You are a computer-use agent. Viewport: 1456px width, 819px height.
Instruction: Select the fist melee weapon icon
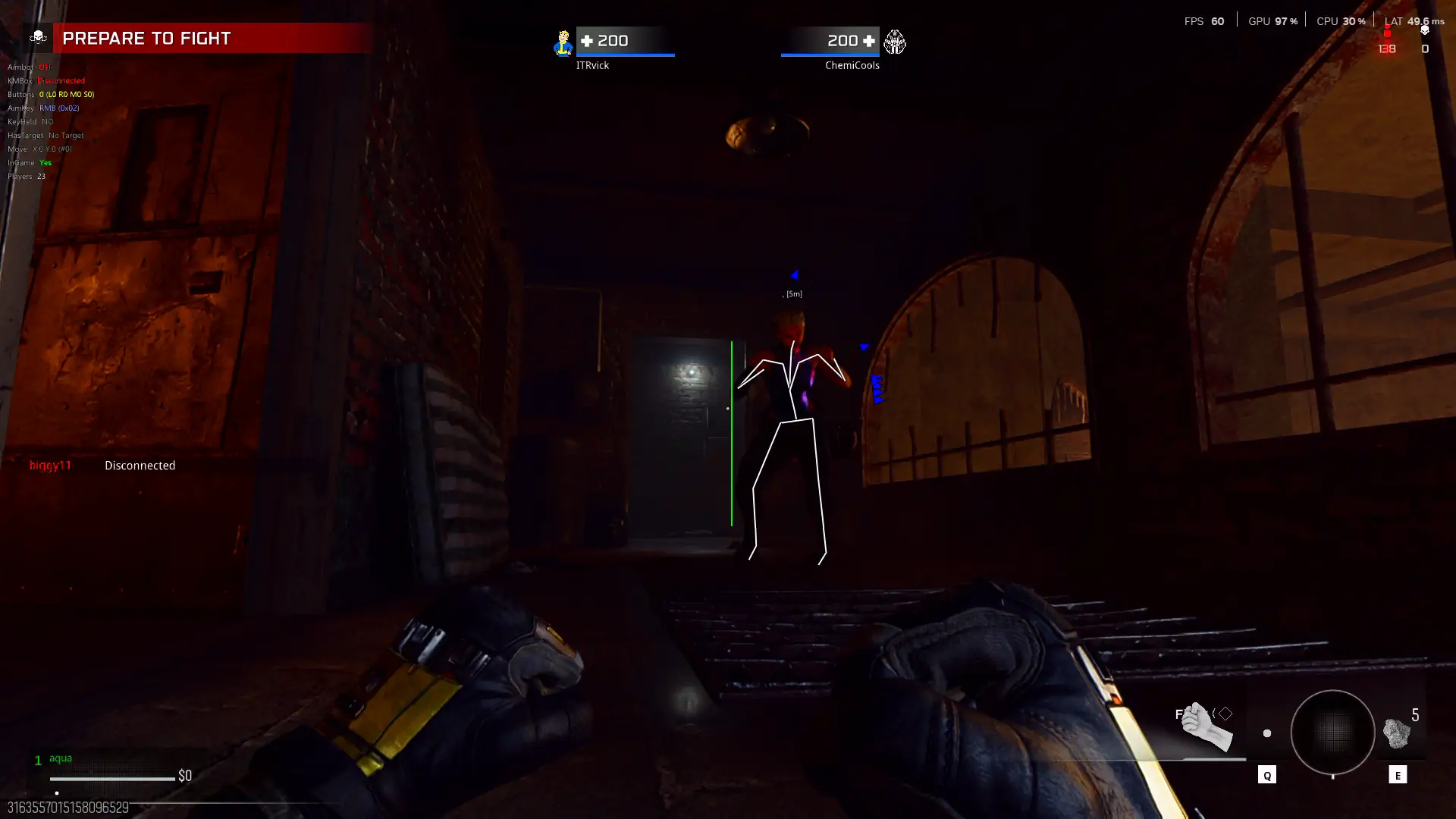pos(1207,726)
